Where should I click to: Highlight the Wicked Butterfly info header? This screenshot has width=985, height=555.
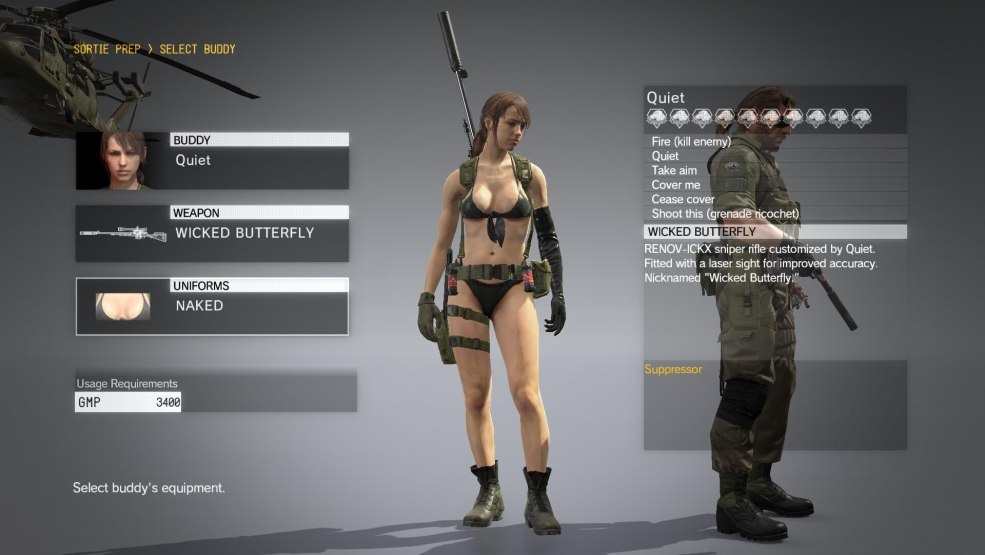point(775,232)
